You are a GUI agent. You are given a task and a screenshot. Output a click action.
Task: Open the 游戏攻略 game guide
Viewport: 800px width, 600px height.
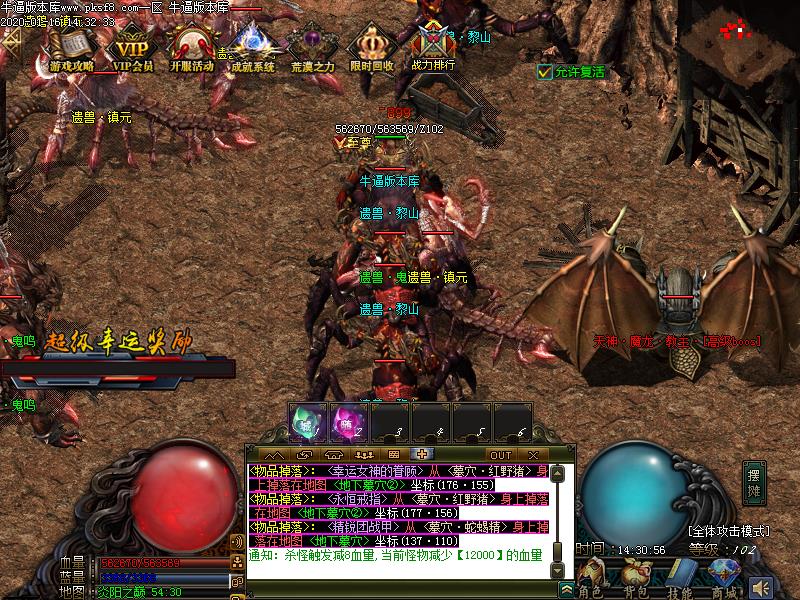[x=71, y=47]
